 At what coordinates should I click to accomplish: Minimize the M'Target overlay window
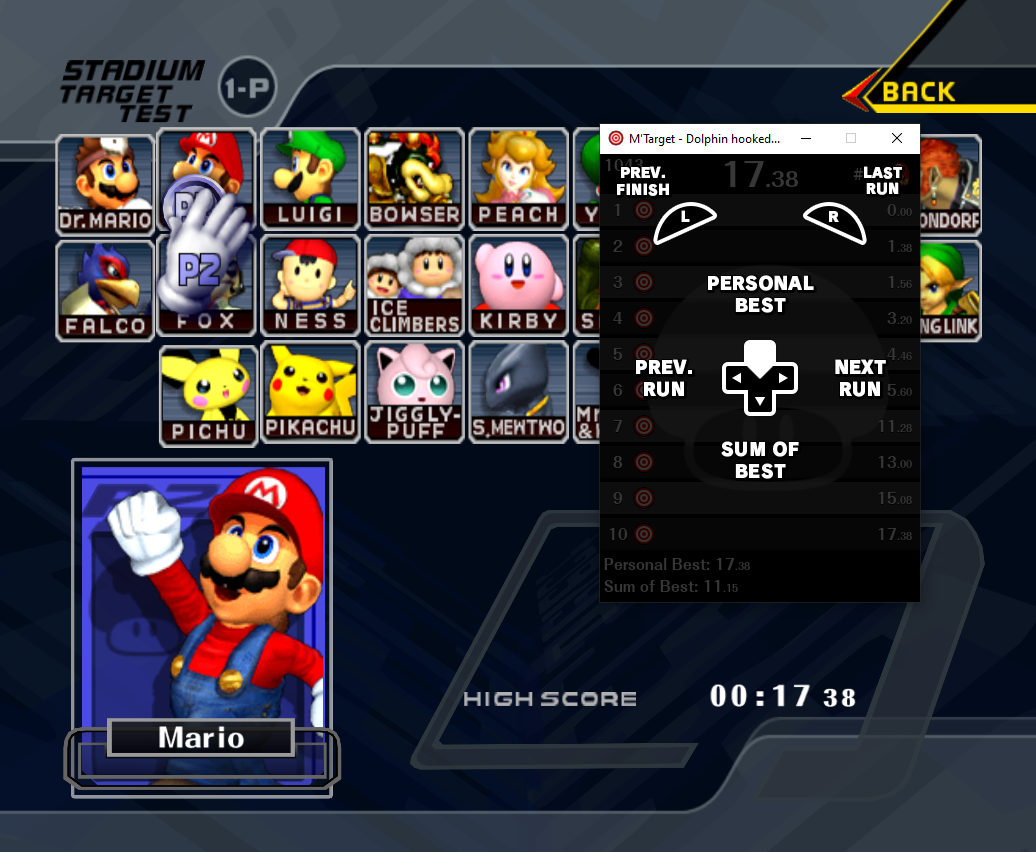(805, 138)
